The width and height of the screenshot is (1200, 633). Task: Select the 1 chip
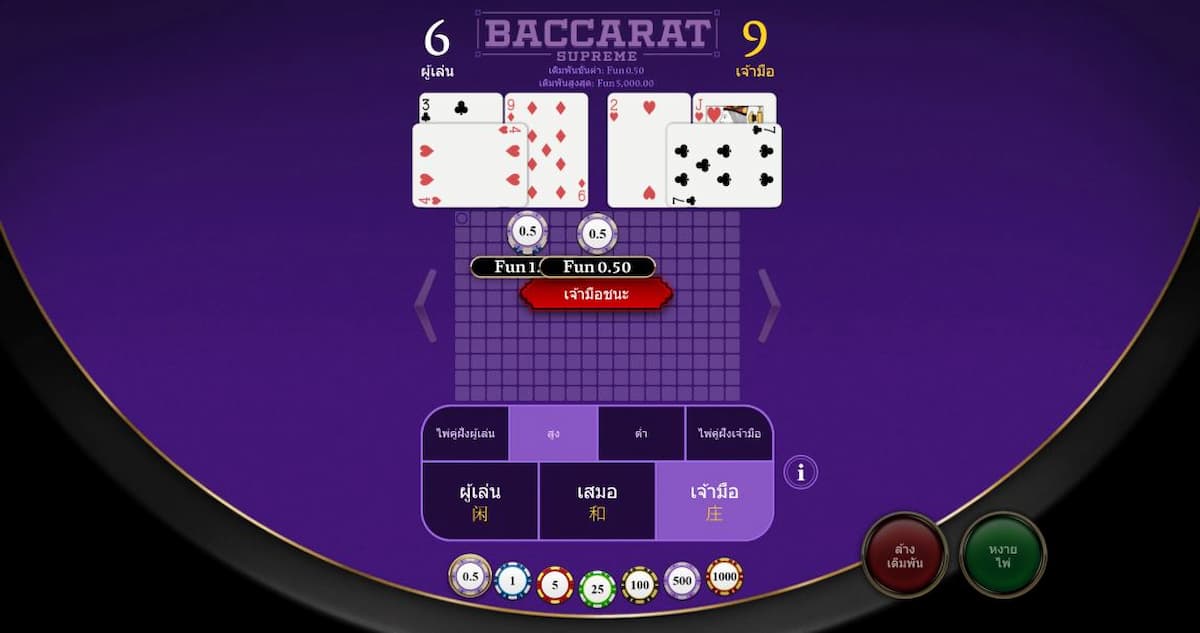[x=513, y=581]
